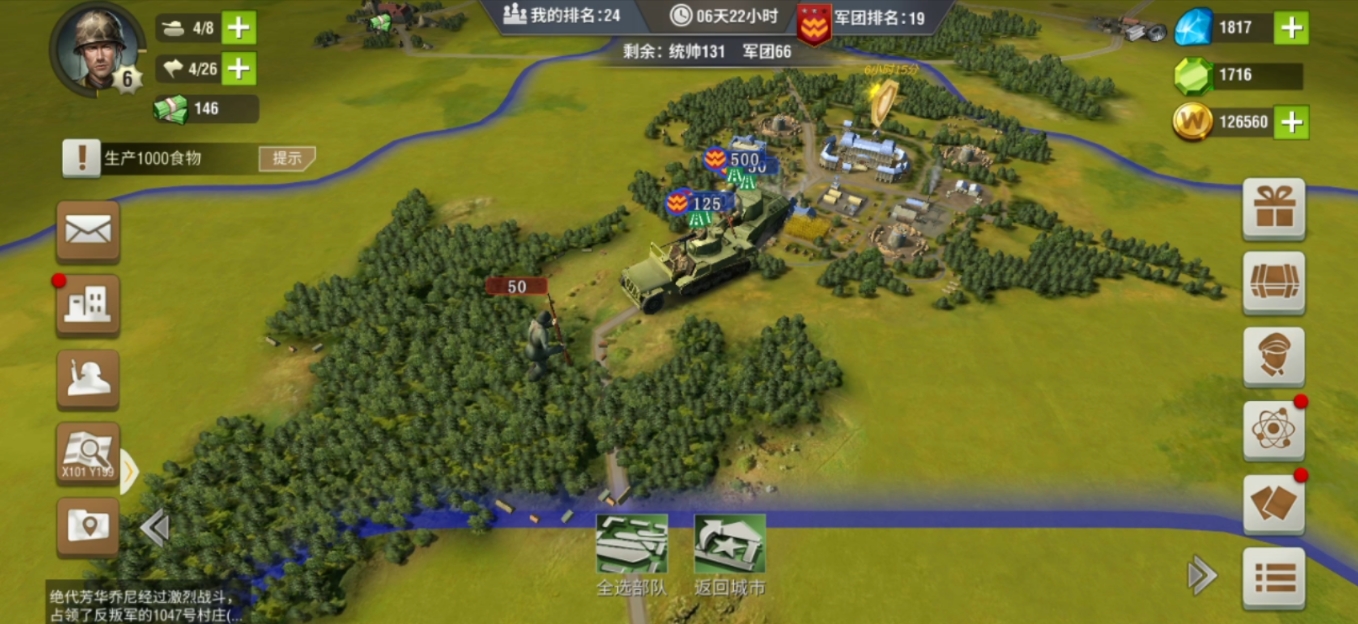Open the gift box rewards

tap(1273, 209)
